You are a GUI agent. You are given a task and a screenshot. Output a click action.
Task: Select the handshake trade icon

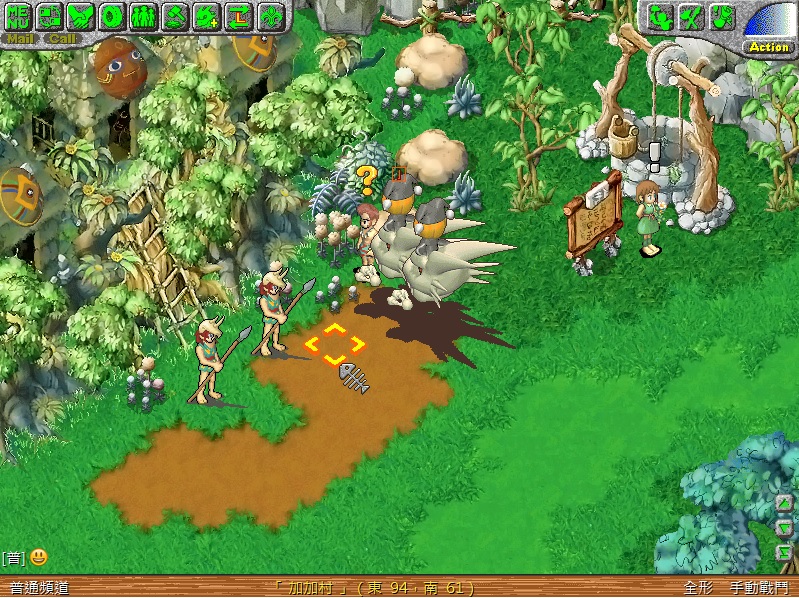coord(82,16)
